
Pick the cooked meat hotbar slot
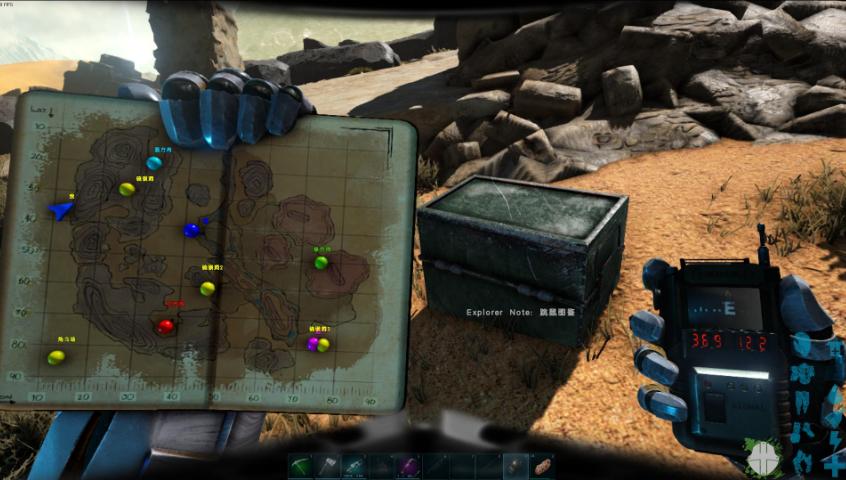[542, 465]
